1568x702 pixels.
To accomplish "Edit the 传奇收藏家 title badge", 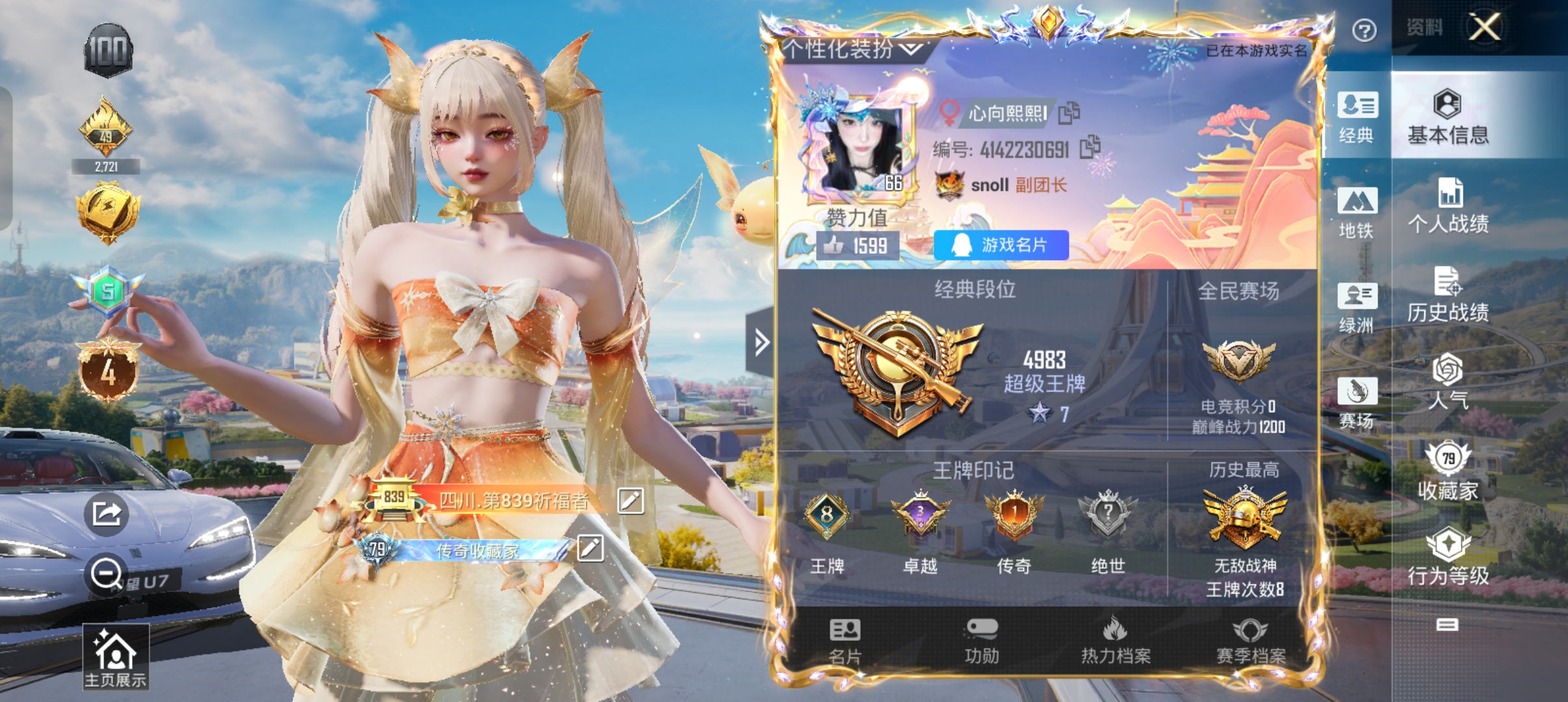I will (590, 548).
